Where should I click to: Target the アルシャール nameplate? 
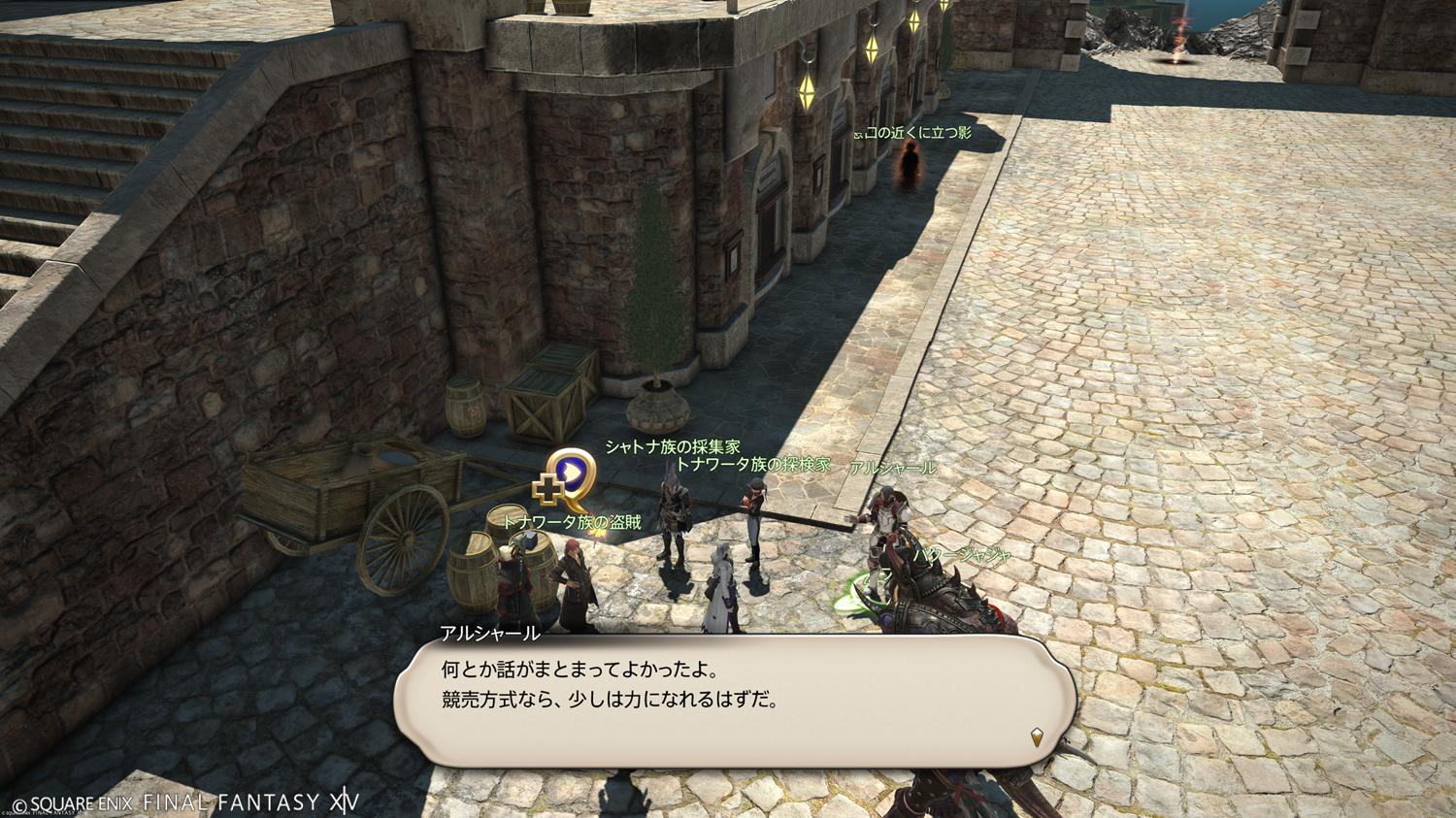892,469
